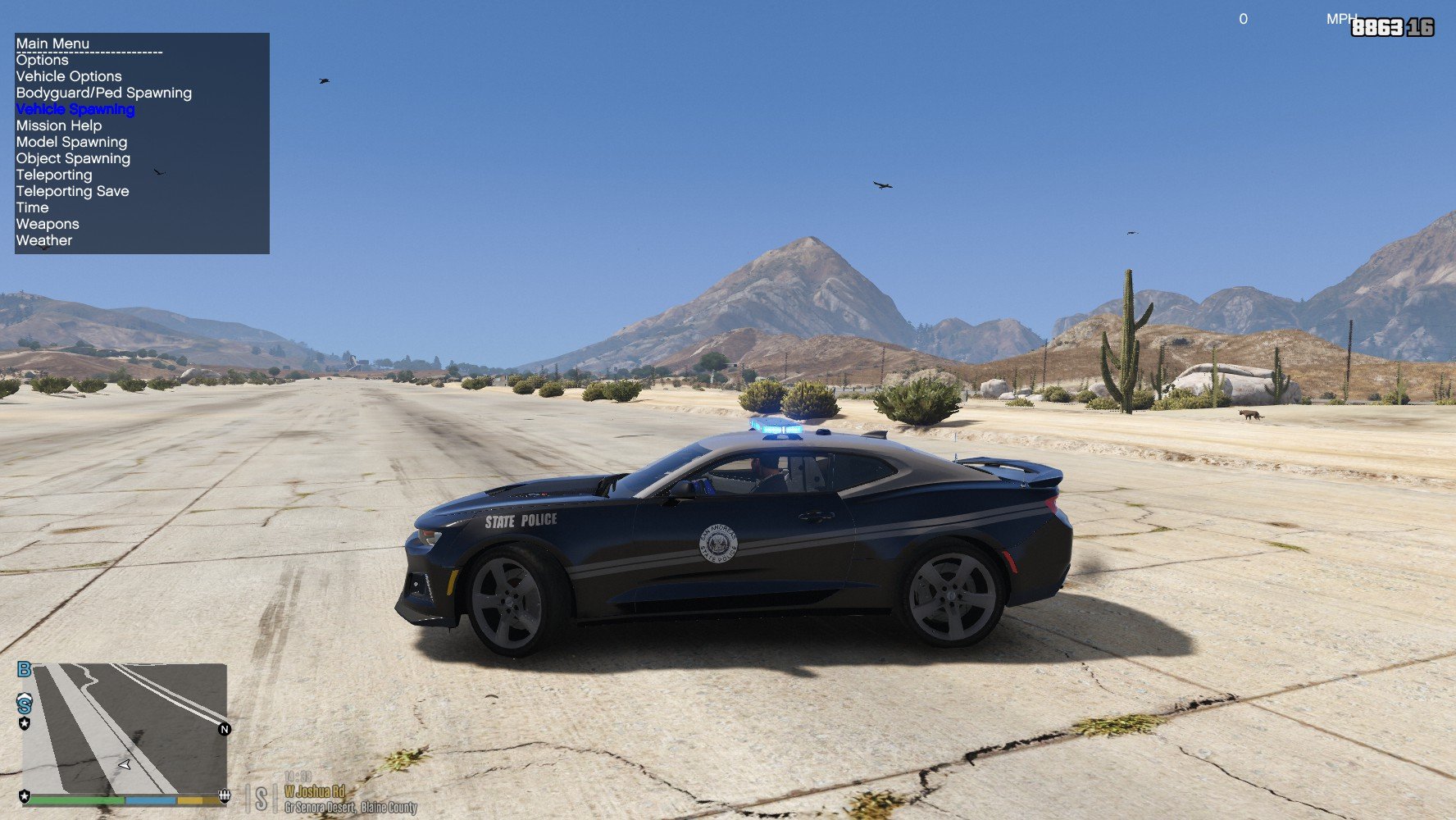Image resolution: width=1456 pixels, height=820 pixels.
Task: Open Bodyguard/Ped Spawning entry
Action: click(104, 93)
